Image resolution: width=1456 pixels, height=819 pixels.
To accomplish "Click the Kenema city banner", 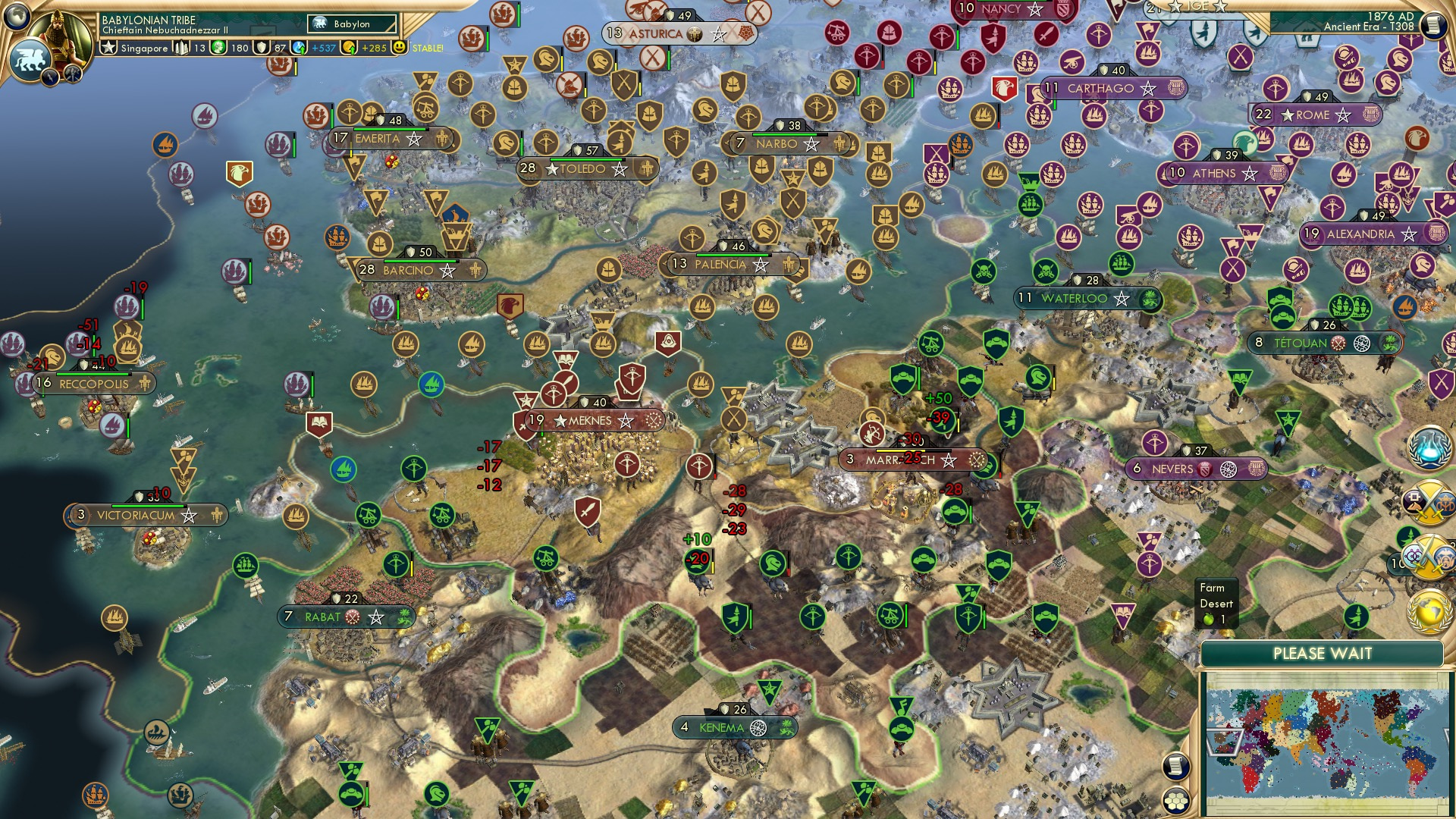I will [721, 727].
